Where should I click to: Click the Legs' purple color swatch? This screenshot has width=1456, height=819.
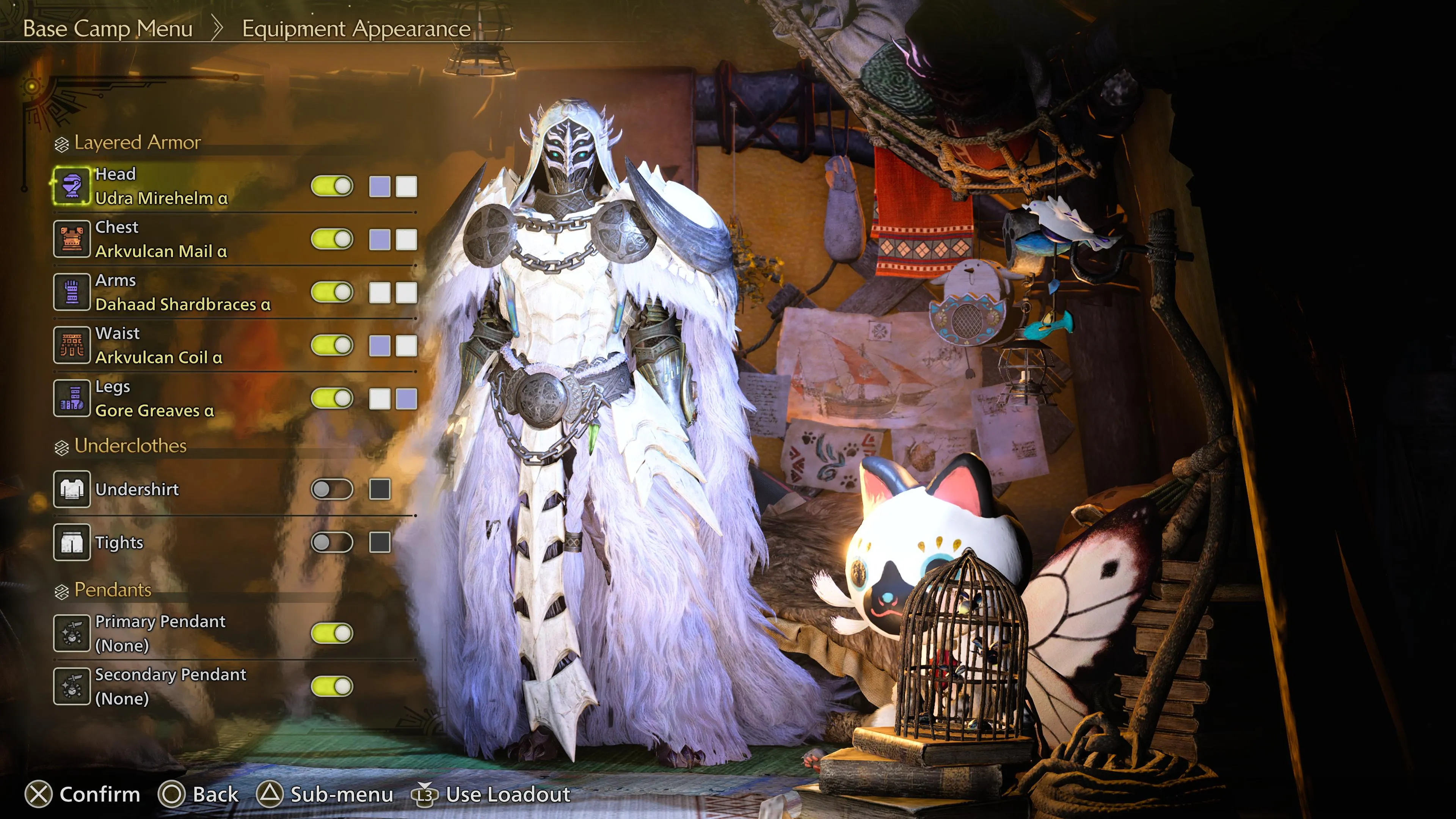(x=406, y=399)
